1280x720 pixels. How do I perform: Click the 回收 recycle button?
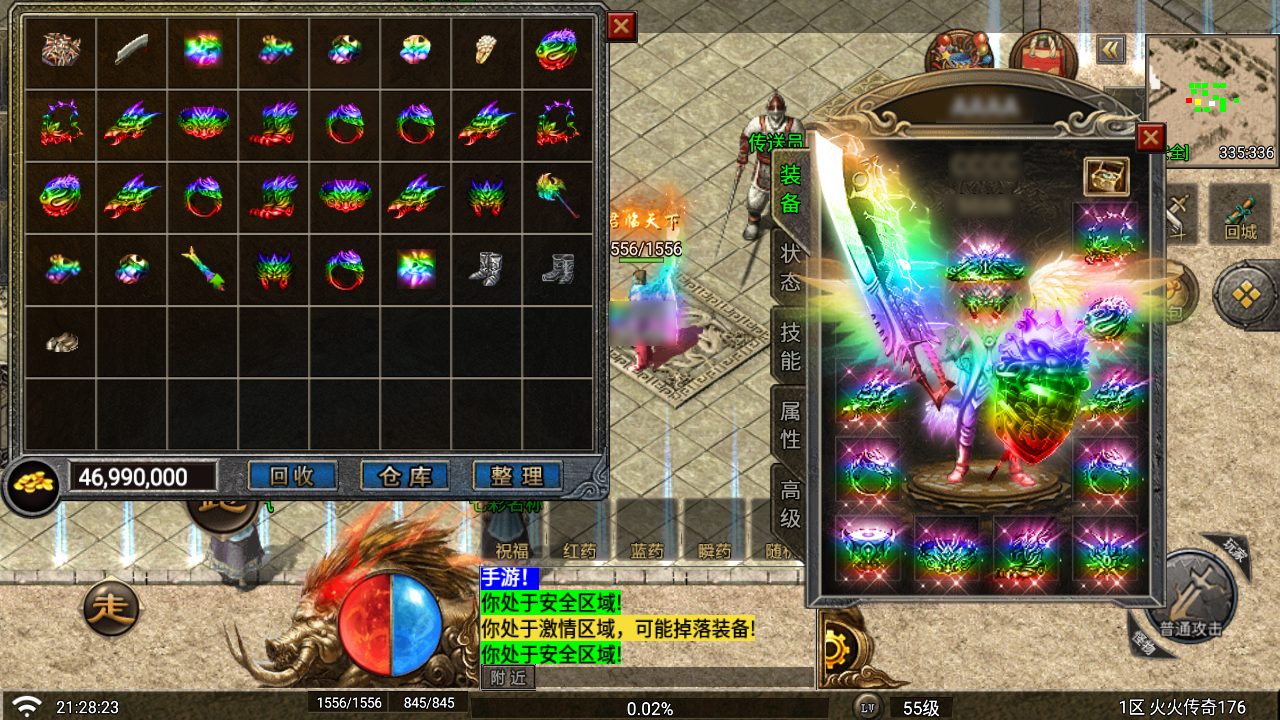(x=292, y=476)
